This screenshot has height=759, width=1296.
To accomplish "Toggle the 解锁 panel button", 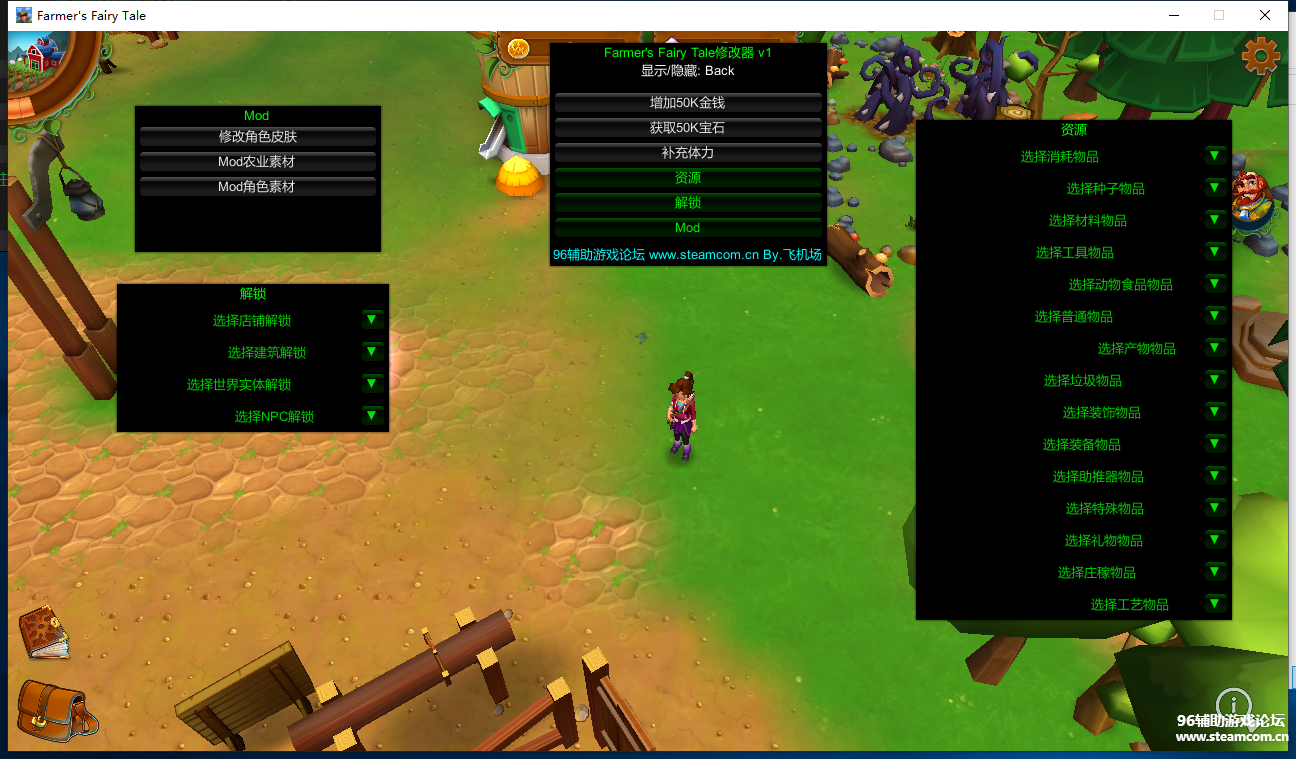I will [688, 203].
